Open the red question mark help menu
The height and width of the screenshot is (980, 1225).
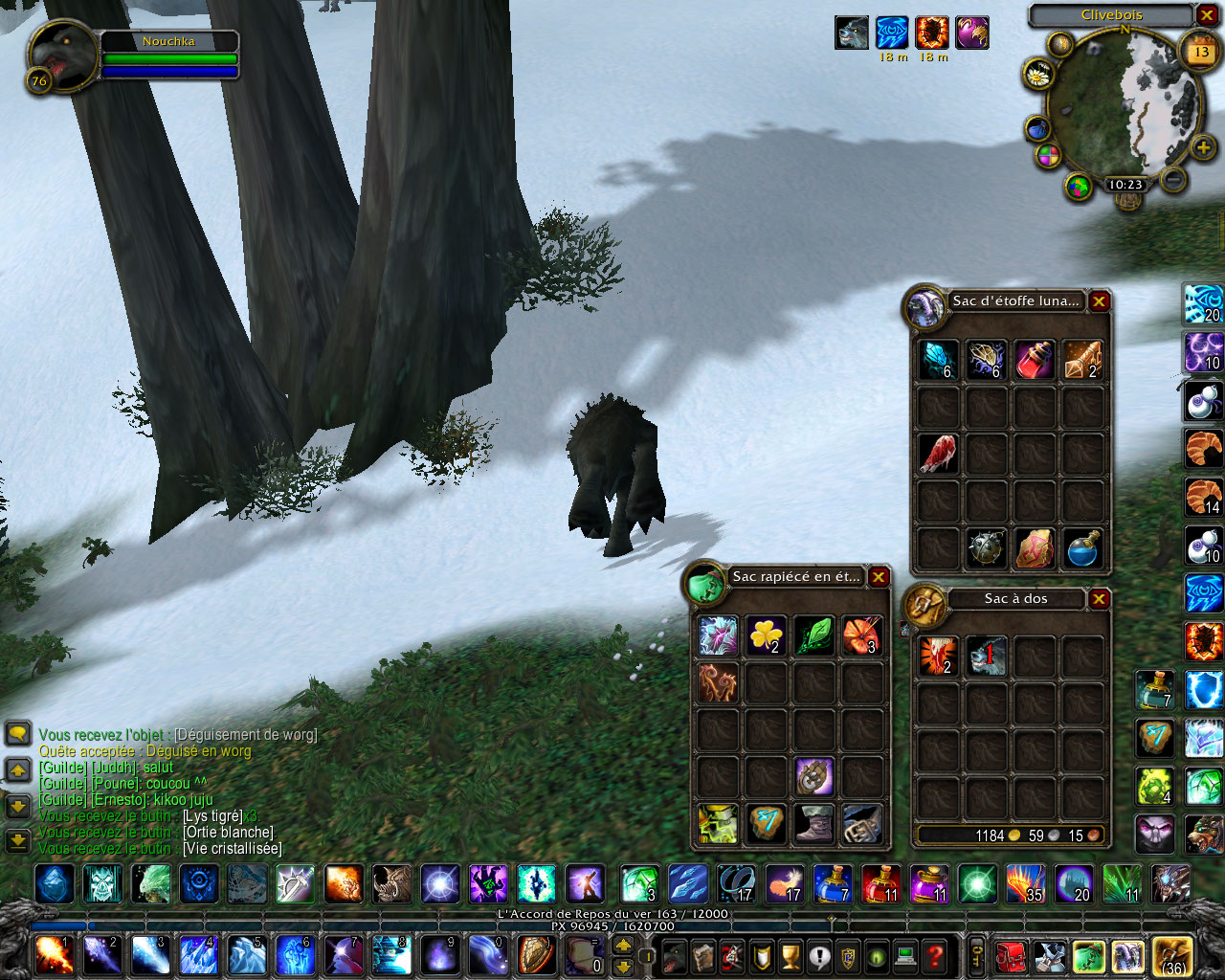(x=935, y=955)
